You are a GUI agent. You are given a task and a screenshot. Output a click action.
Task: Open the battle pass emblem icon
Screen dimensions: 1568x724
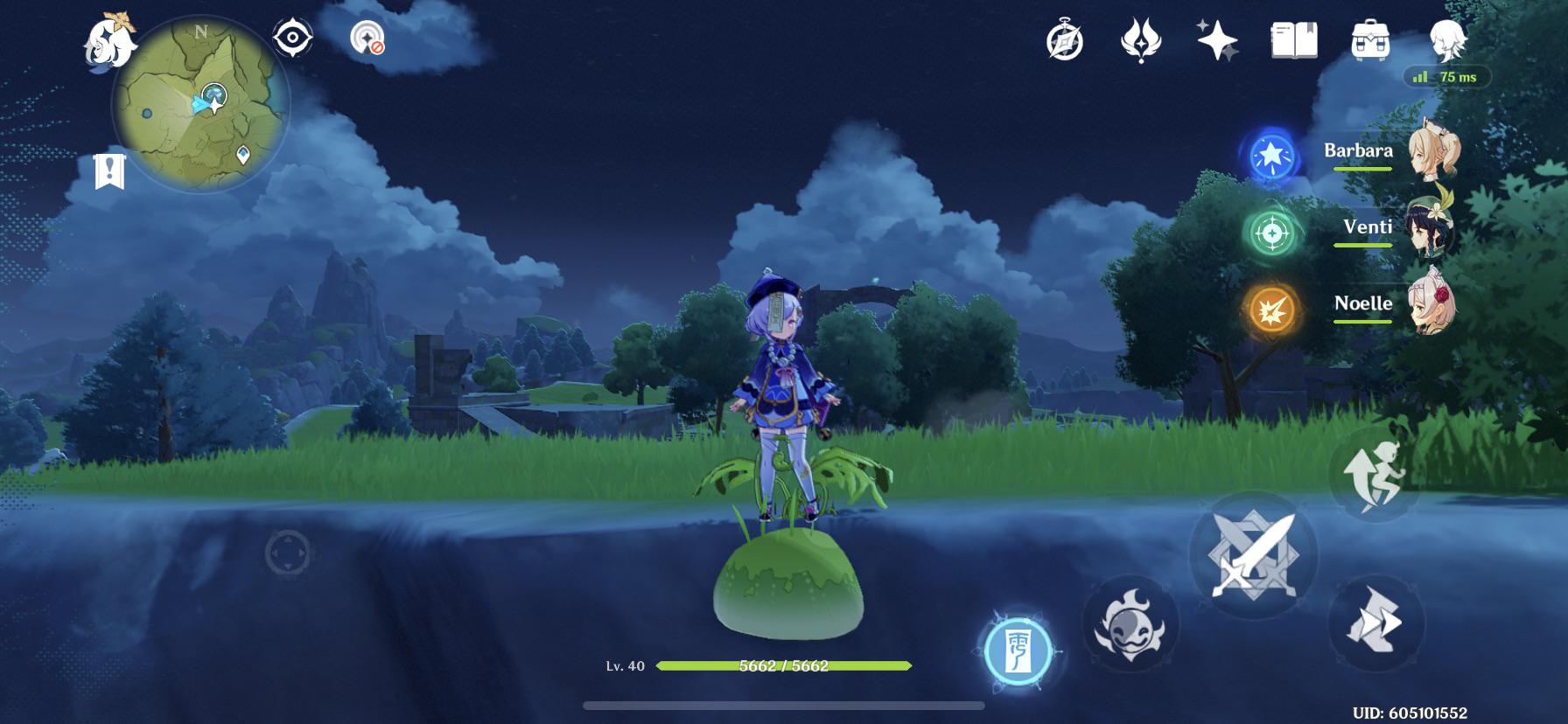1141,41
